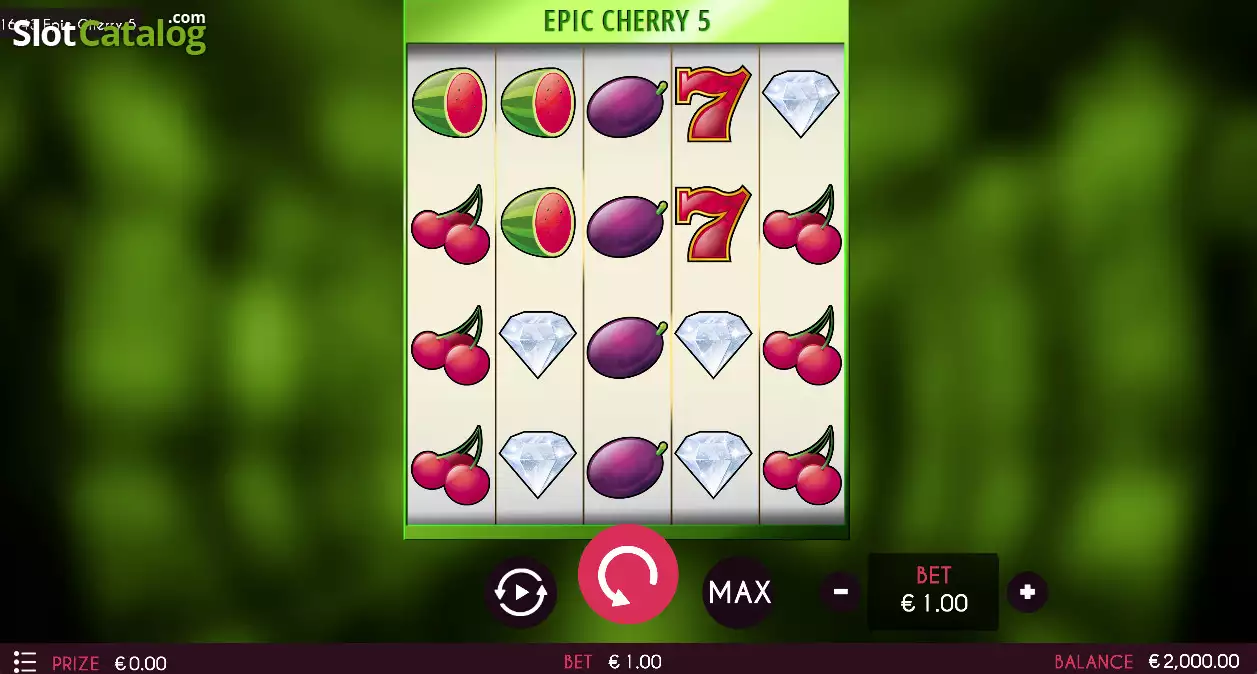Set the bet to MAX
The height and width of the screenshot is (674, 1257).
pyautogui.click(x=740, y=592)
